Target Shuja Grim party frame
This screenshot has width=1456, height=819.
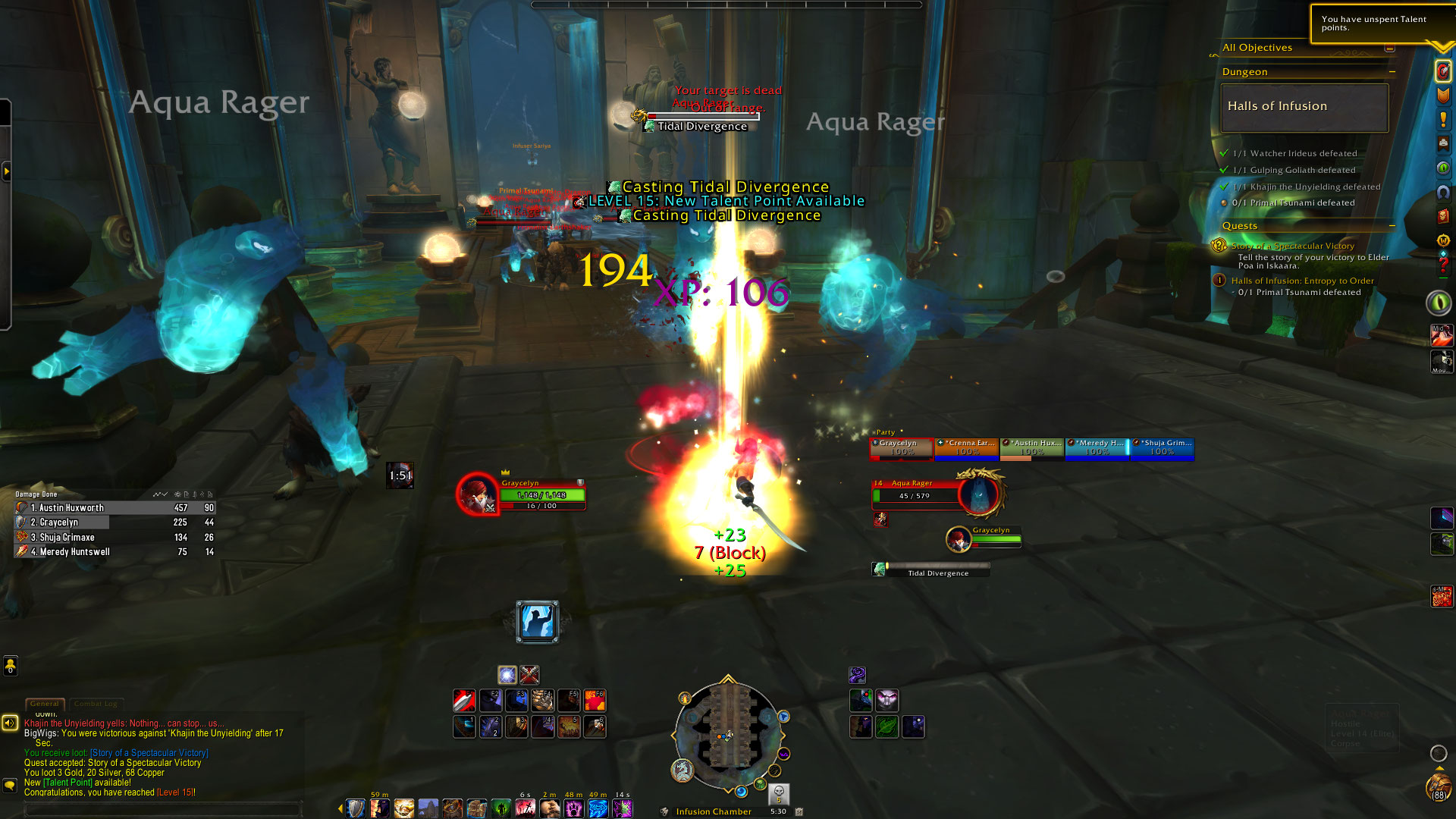pos(1163,447)
